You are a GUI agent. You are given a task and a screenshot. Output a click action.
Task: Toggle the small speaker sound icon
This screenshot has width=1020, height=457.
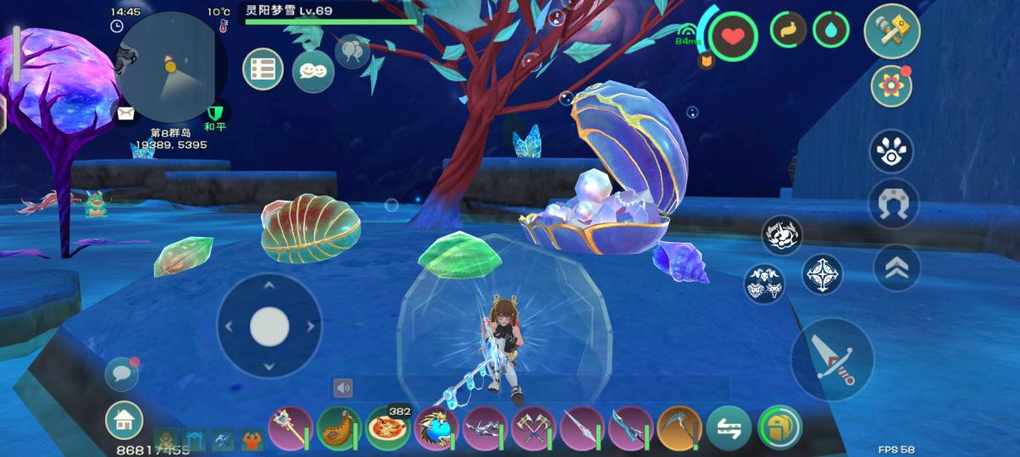pos(343,388)
